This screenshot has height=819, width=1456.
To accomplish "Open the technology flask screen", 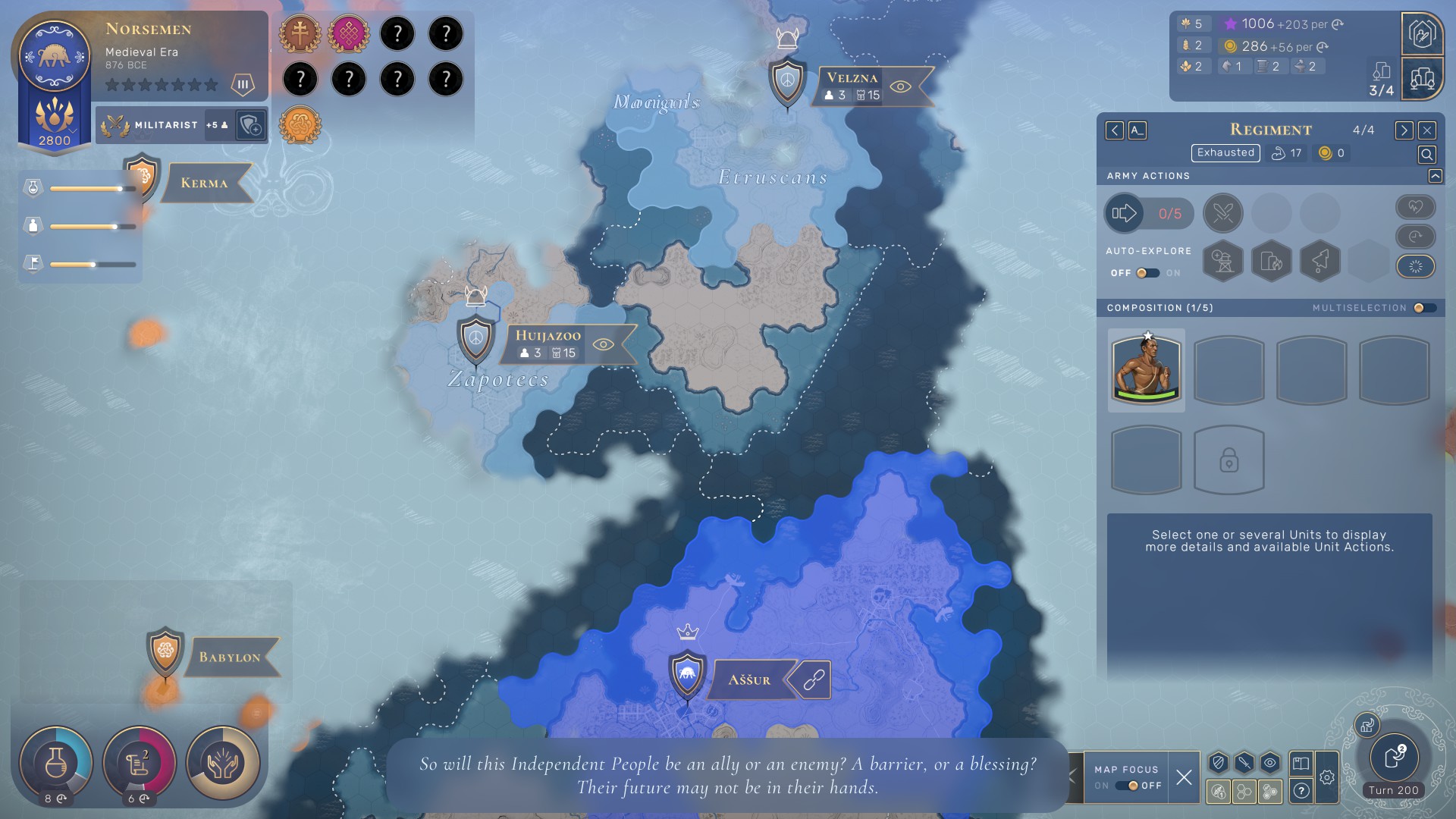I will pyautogui.click(x=56, y=762).
